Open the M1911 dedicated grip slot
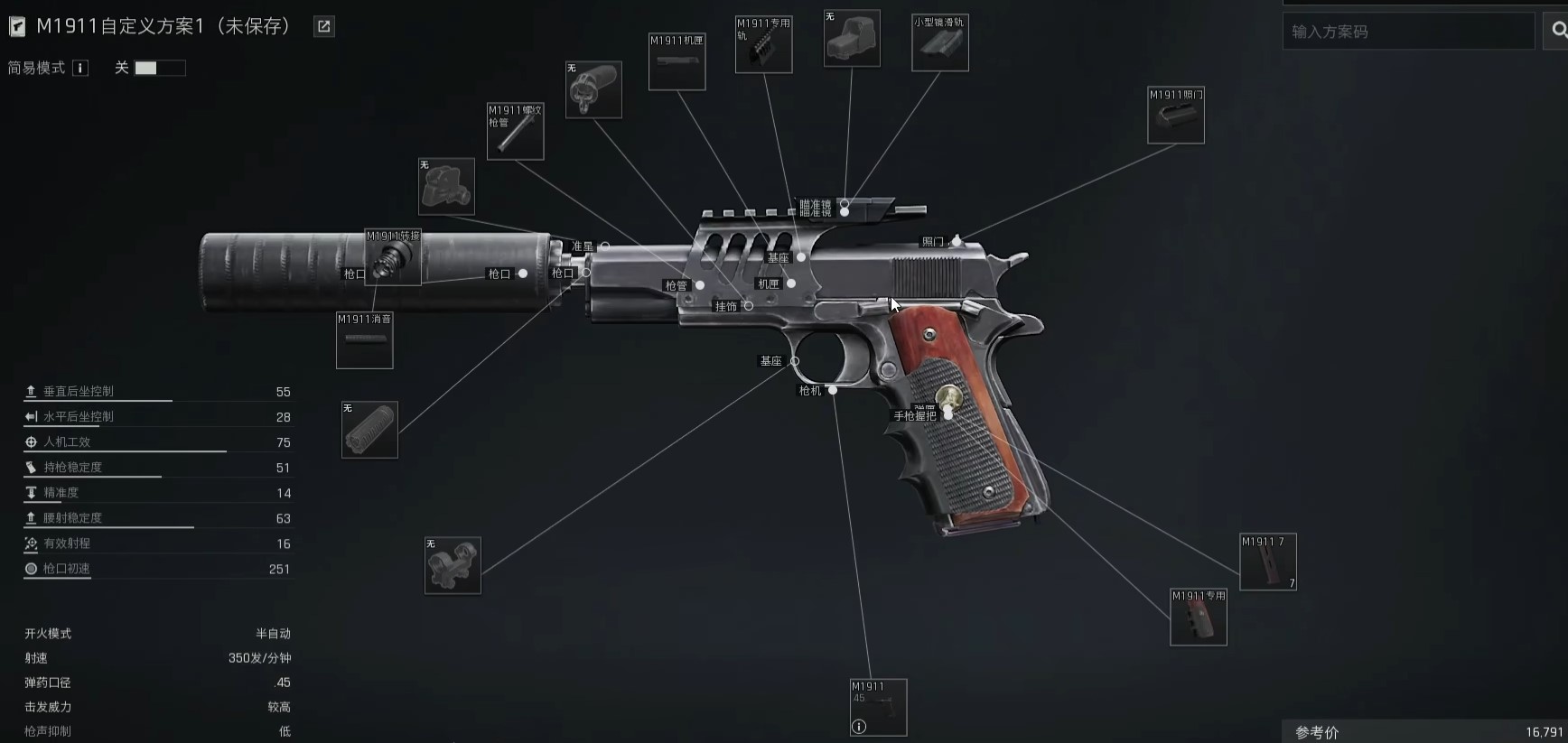The width and height of the screenshot is (1568, 743). [1198, 618]
